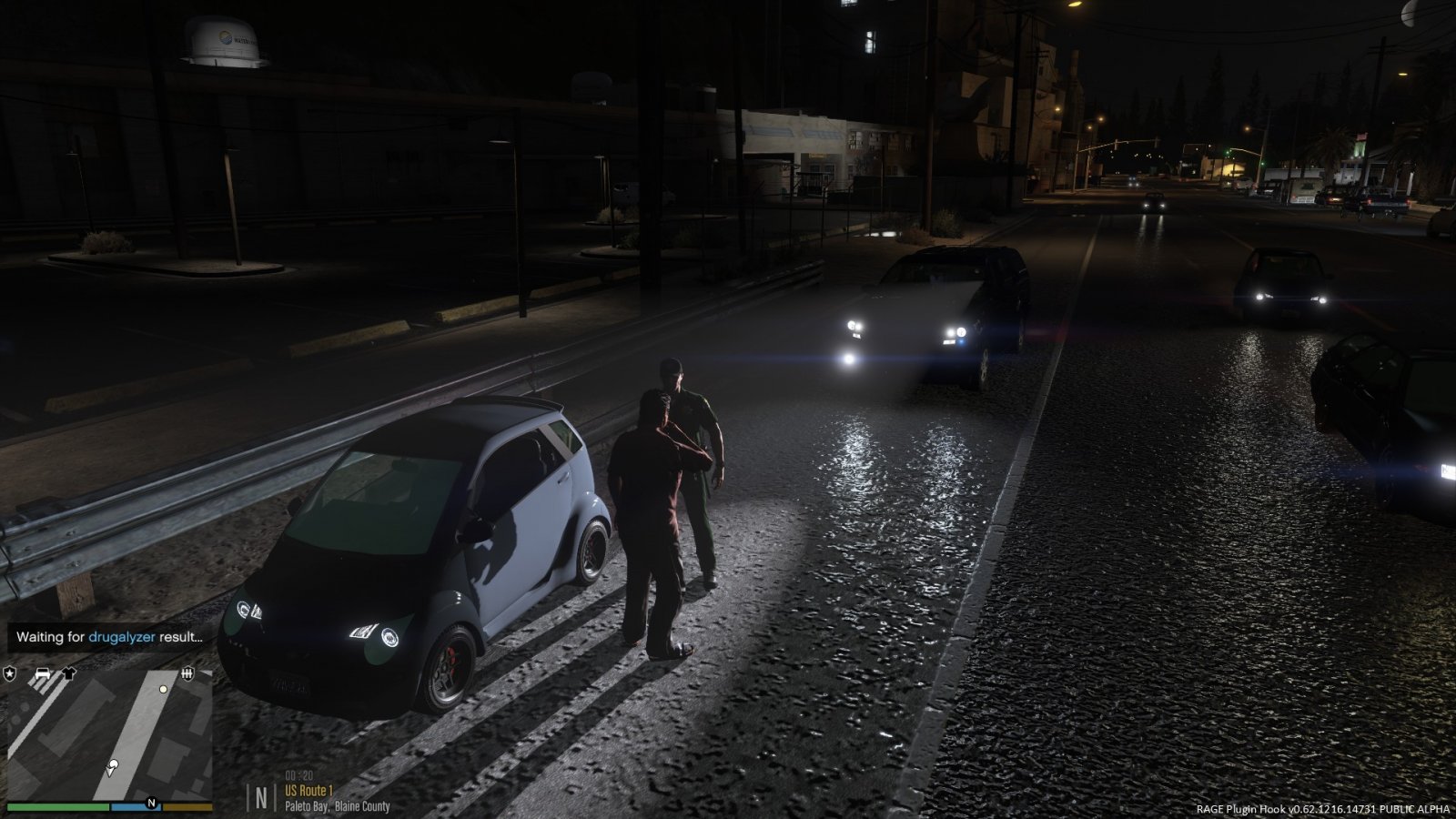This screenshot has height=819, width=1456.
Task: Click the minimap in the corner
Action: (109, 737)
